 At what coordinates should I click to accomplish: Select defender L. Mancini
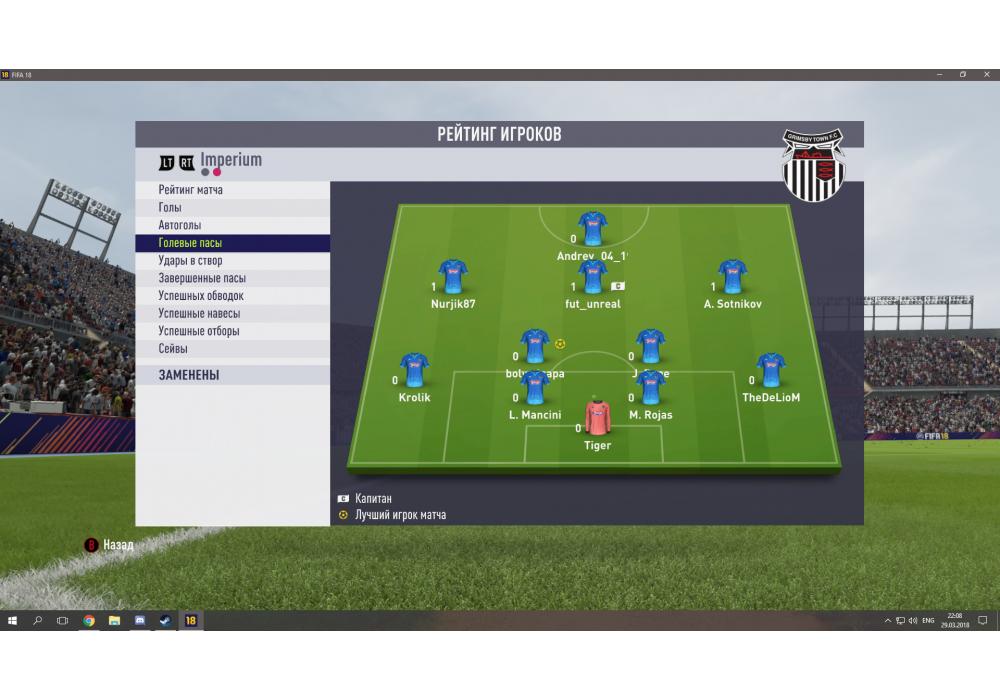[535, 389]
